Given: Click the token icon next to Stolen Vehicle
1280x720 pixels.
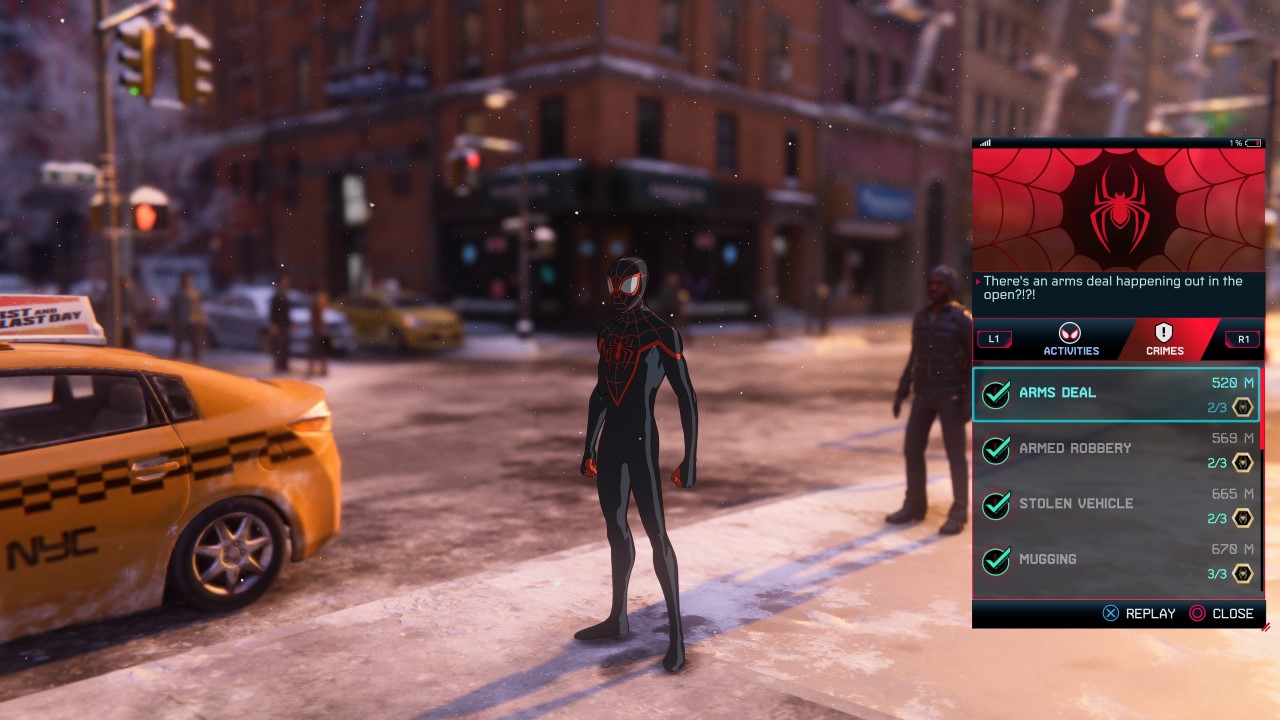Looking at the screenshot, I should click(x=1240, y=518).
